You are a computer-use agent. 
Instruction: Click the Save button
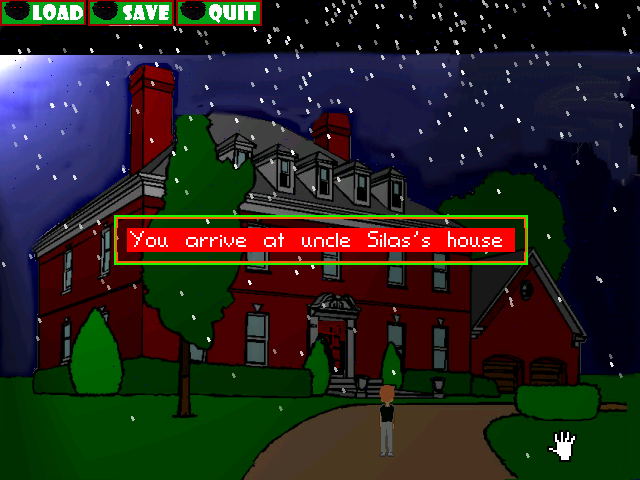[131, 13]
